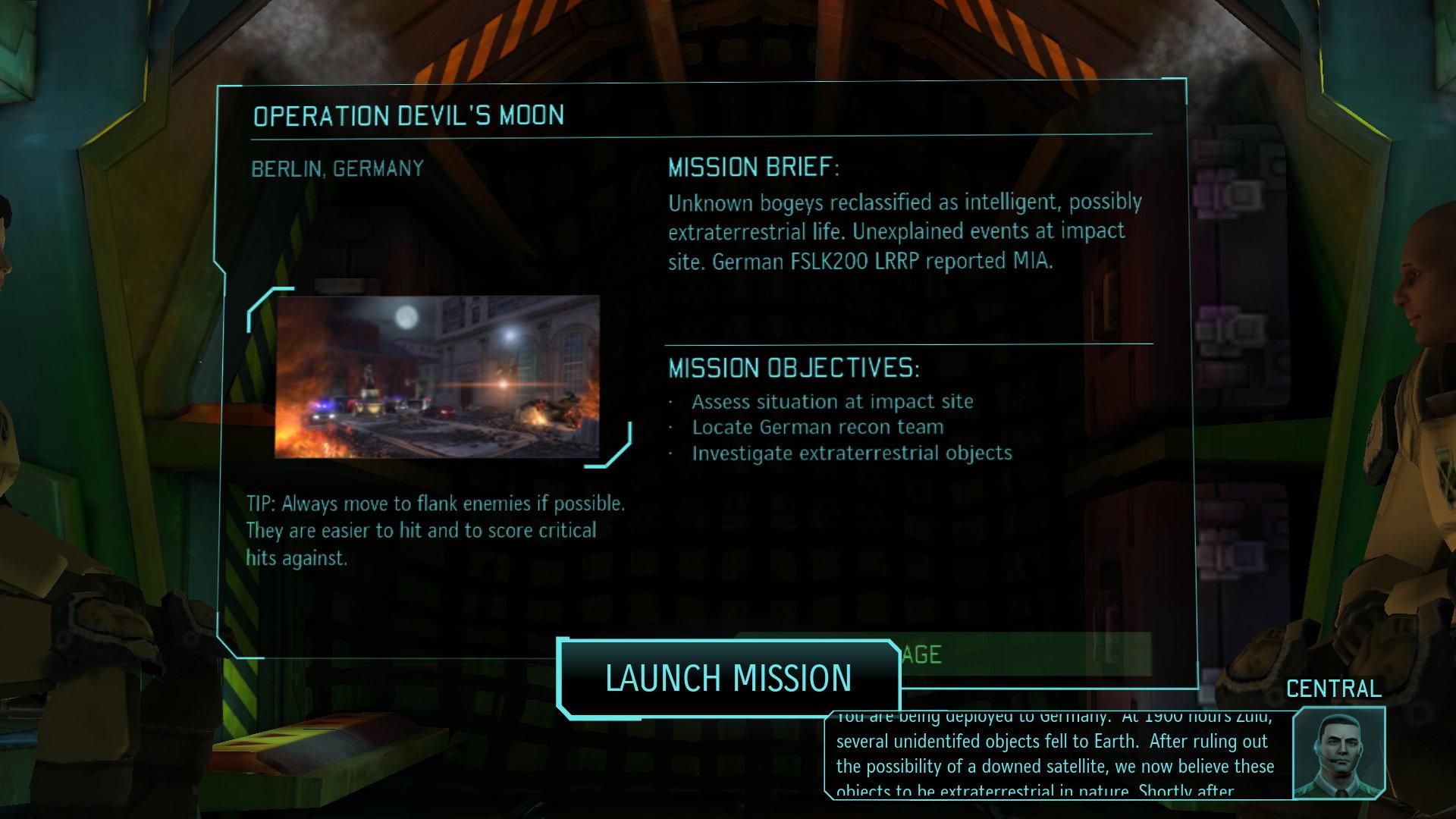The image size is (1456, 819).
Task: Click the mission site preview image
Action: (437, 377)
